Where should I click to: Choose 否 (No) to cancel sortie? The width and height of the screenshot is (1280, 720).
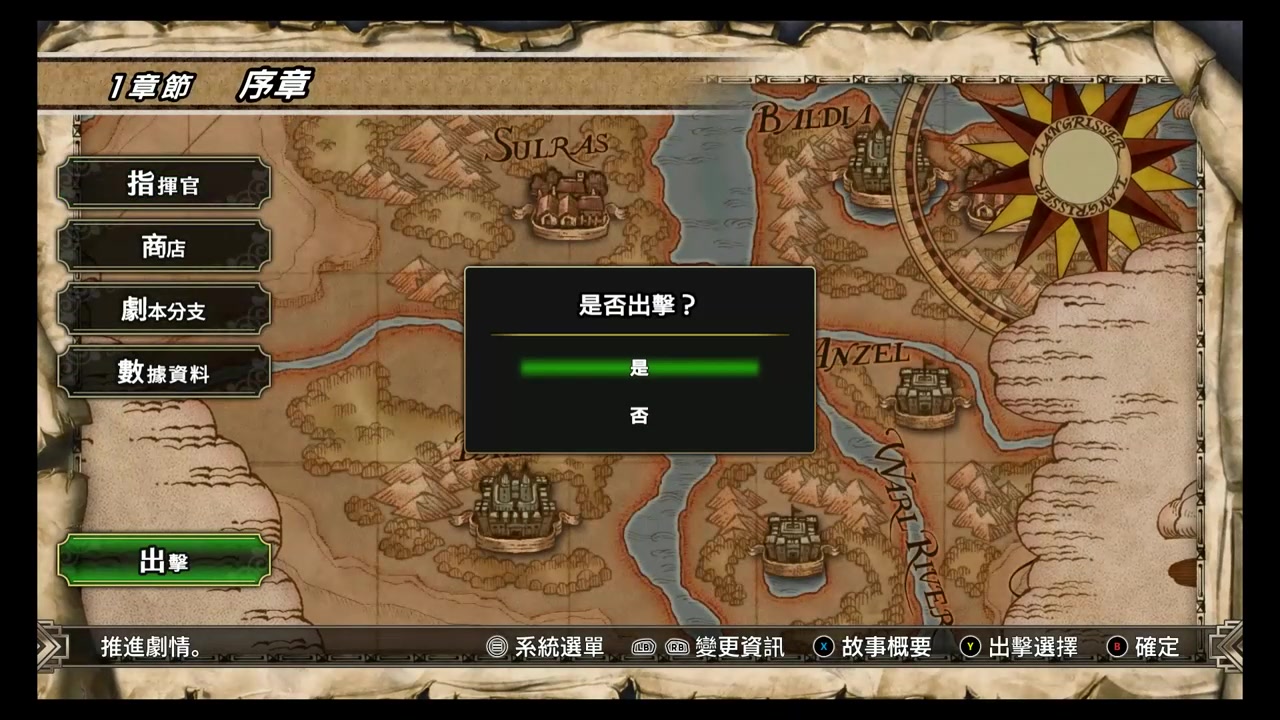(639, 415)
